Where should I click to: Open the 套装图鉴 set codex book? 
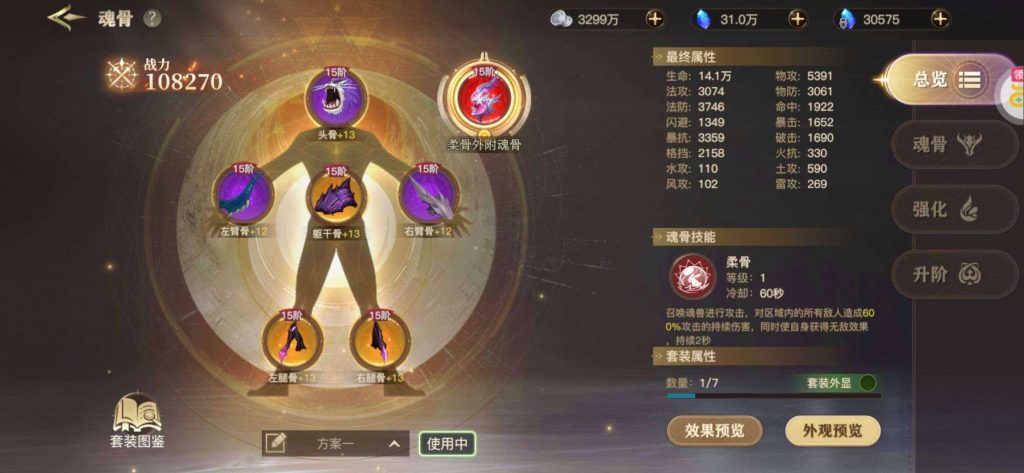pyautogui.click(x=137, y=420)
